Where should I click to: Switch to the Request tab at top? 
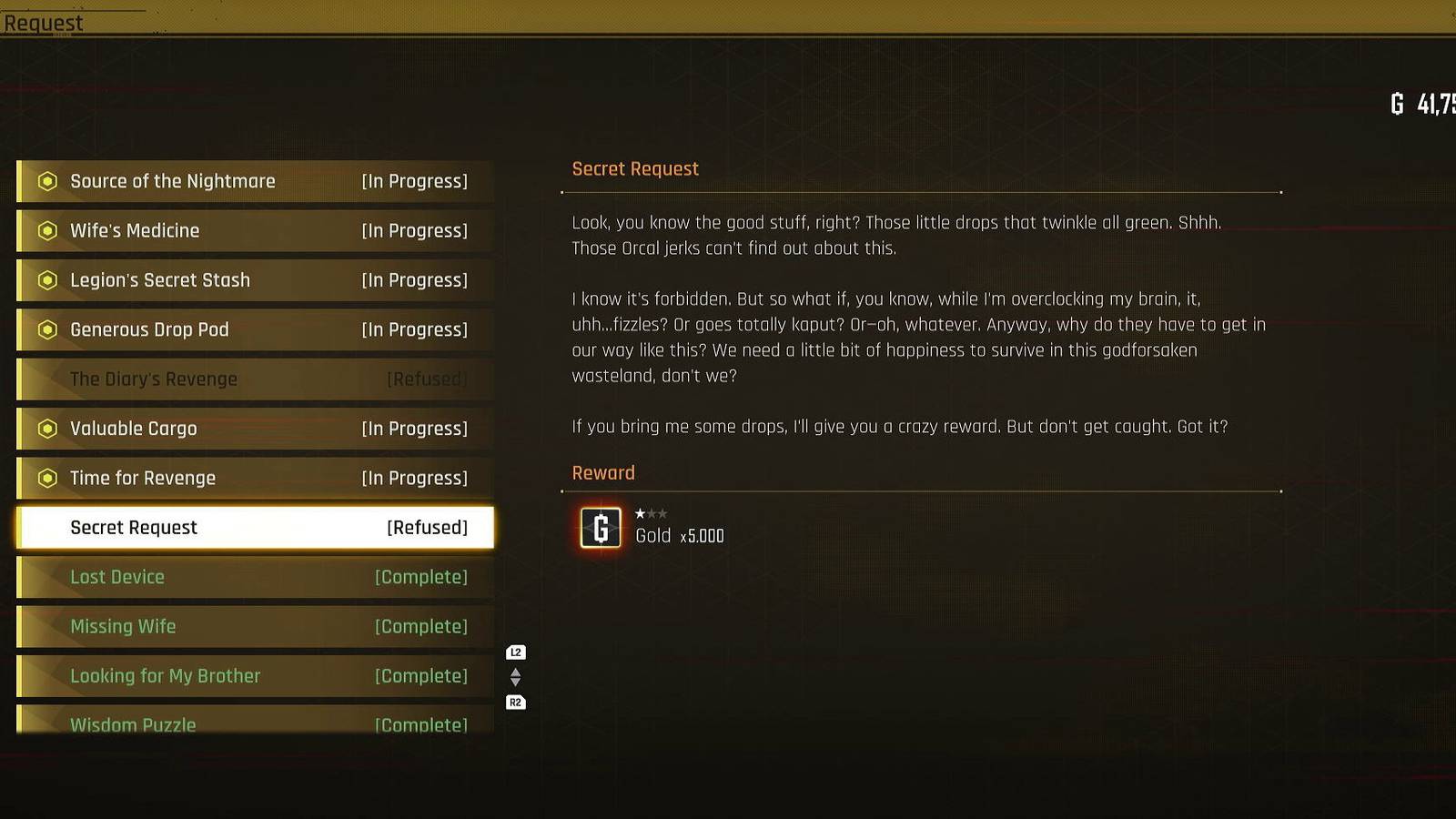[43, 23]
